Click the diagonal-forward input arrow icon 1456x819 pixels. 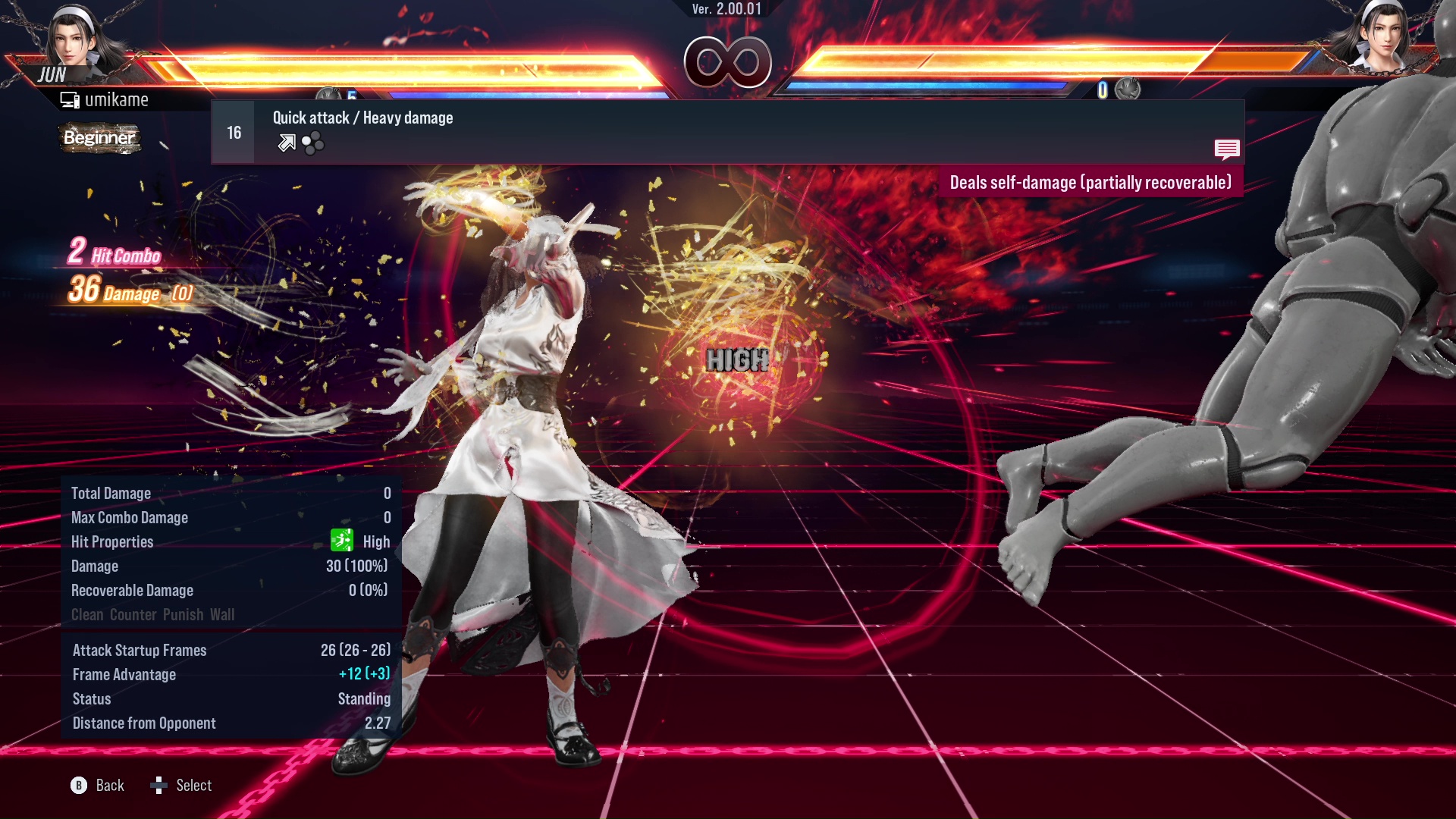[287, 143]
